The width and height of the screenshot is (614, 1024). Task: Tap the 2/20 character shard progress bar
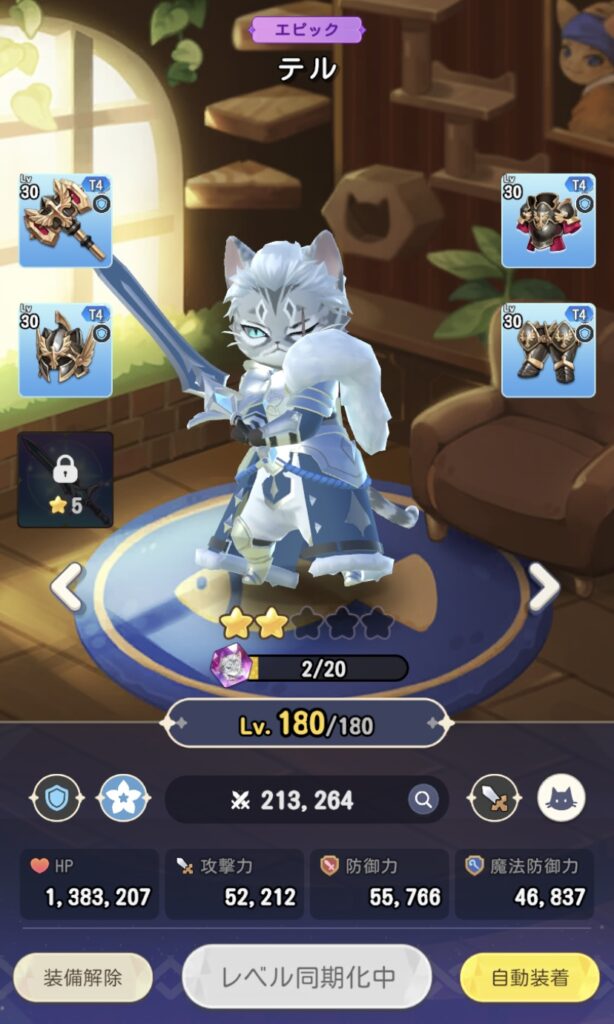coord(323,668)
